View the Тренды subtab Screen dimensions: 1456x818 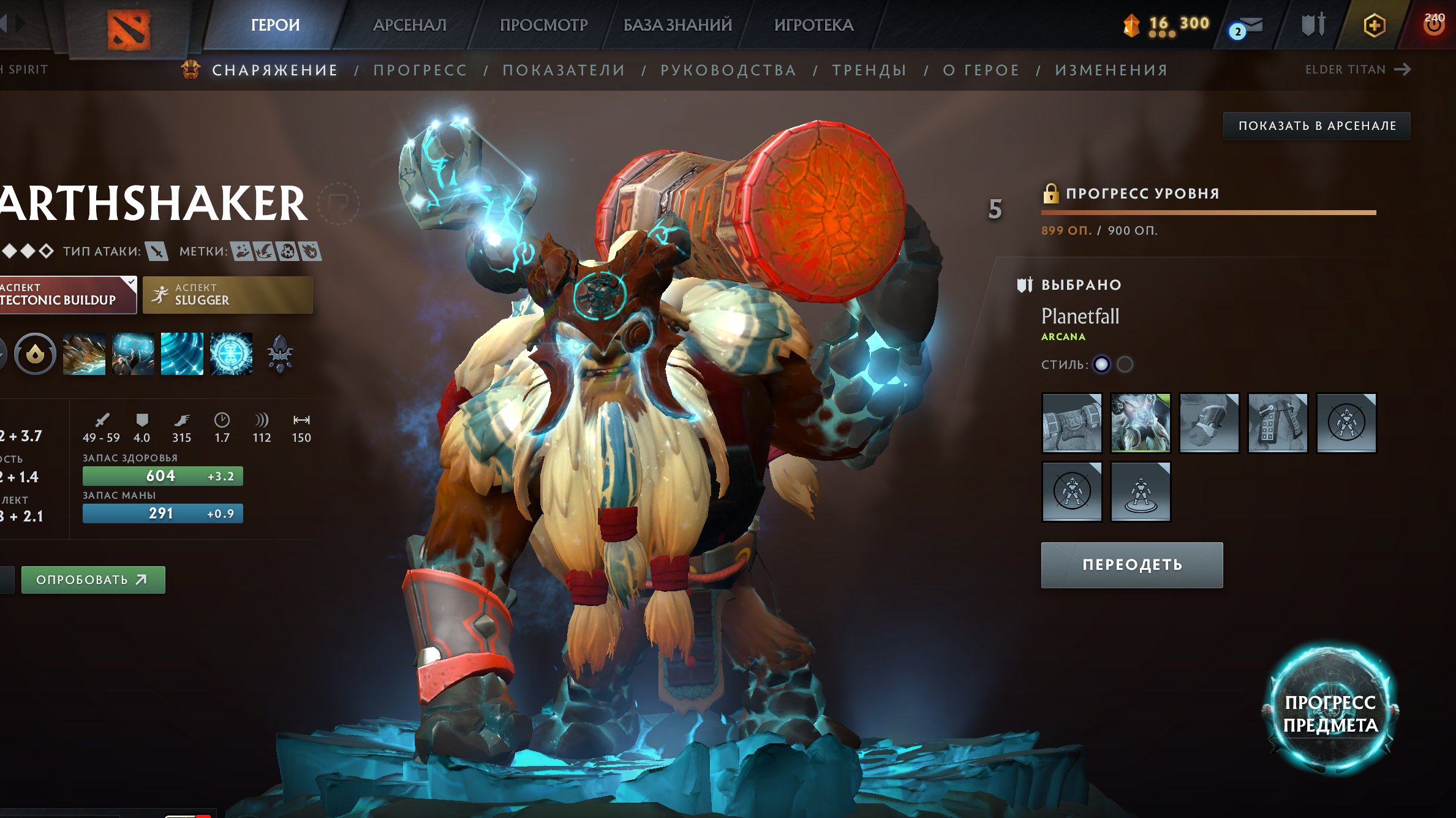tap(869, 70)
